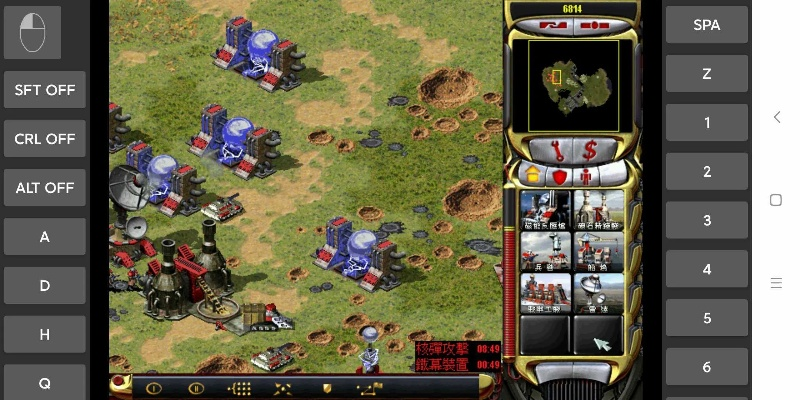Switch to the house-icon structures tab
800x400 pixels.
pyautogui.click(x=533, y=176)
